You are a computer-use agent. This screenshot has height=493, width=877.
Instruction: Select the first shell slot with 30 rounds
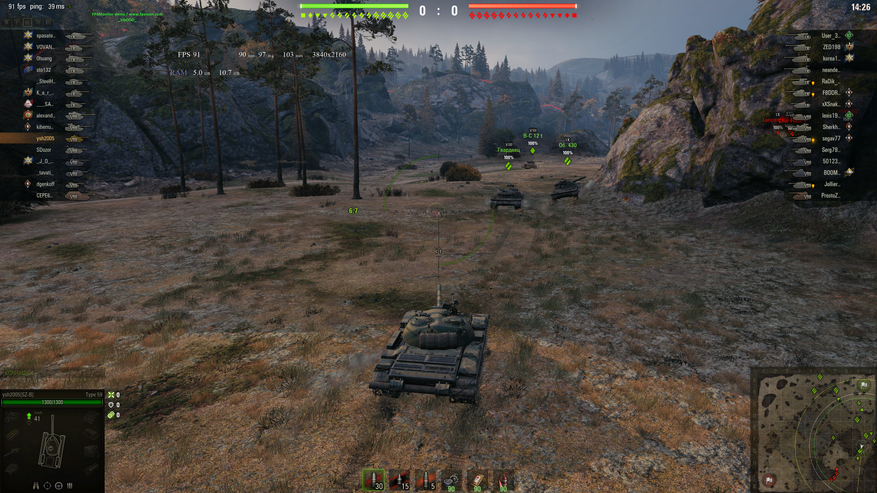tap(373, 481)
